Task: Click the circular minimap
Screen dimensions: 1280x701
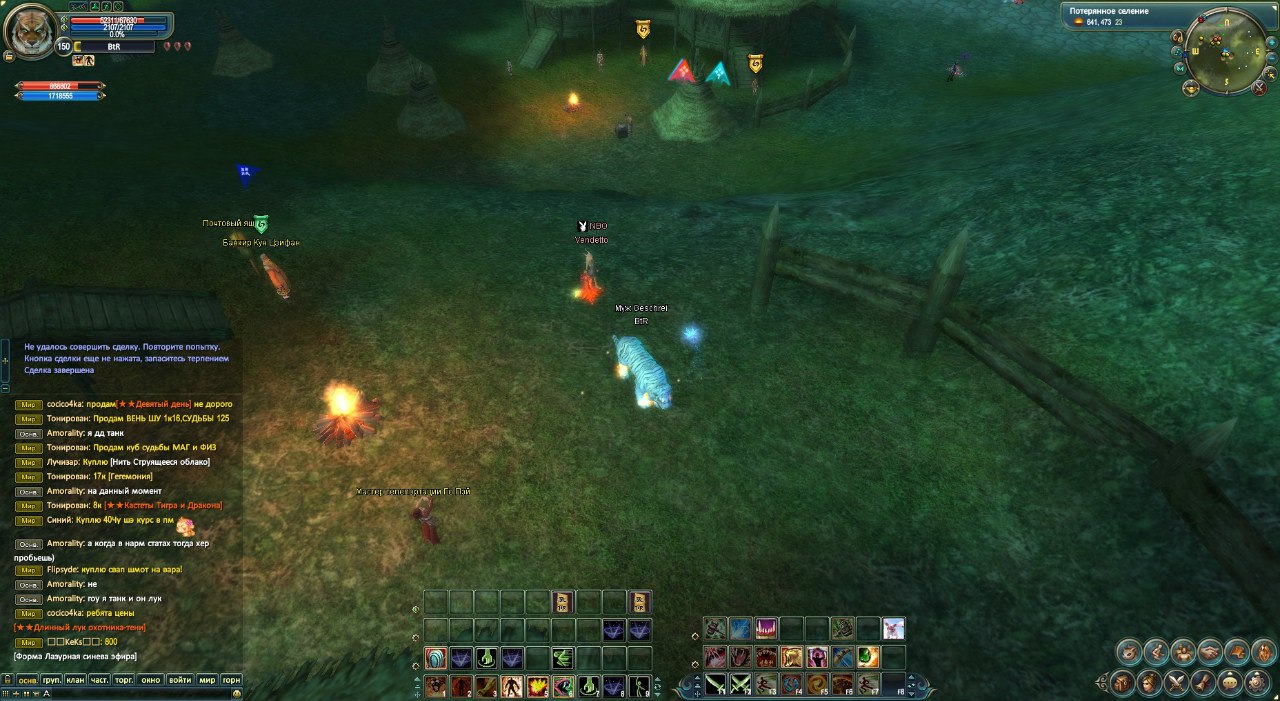Action: click(1228, 51)
